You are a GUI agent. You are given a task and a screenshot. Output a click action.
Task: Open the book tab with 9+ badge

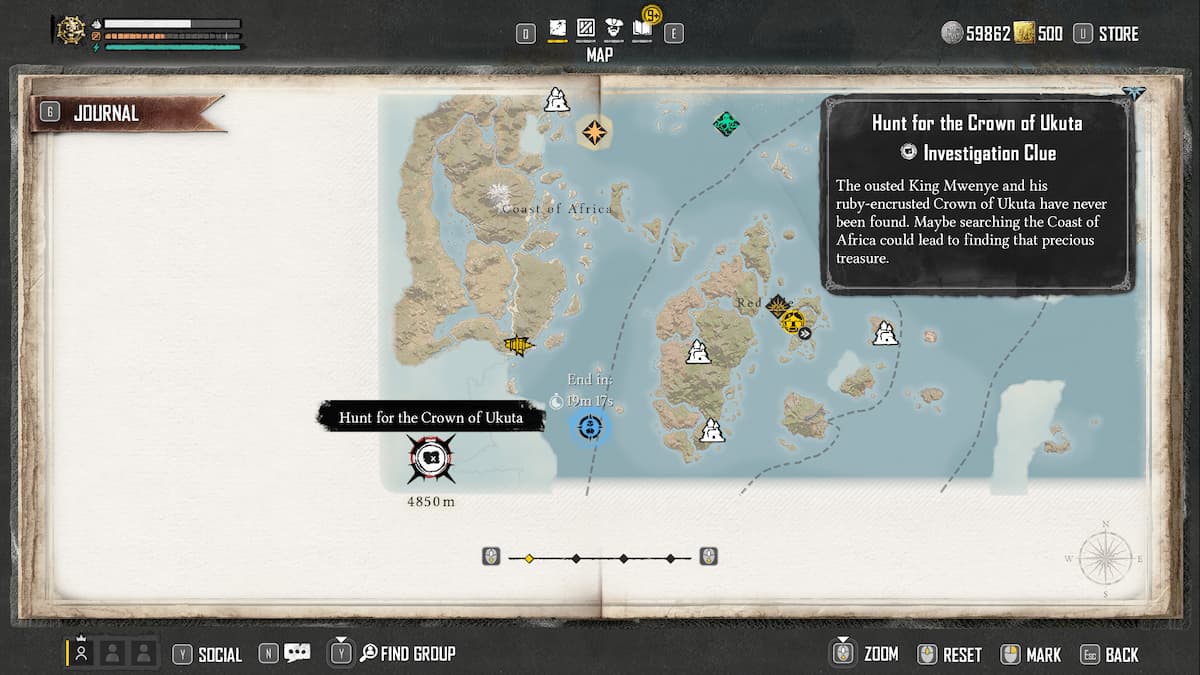tap(643, 30)
